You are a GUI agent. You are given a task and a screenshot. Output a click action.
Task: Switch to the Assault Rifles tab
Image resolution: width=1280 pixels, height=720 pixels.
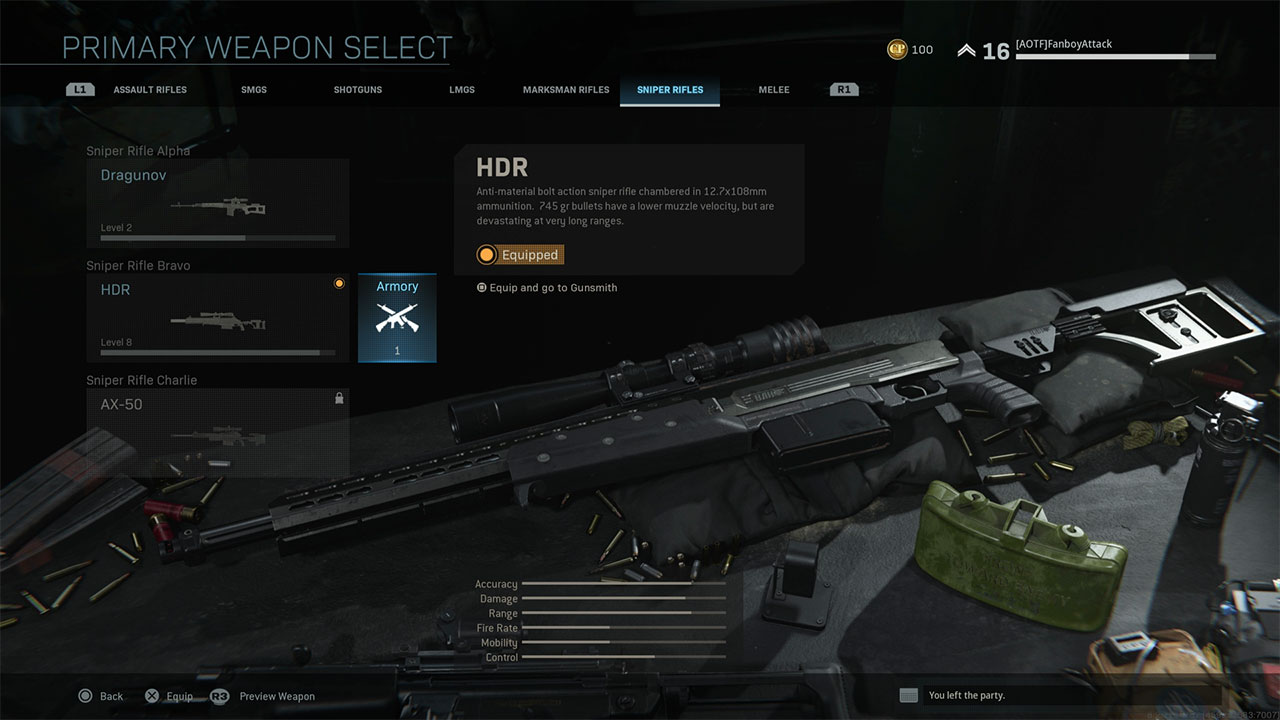click(150, 90)
